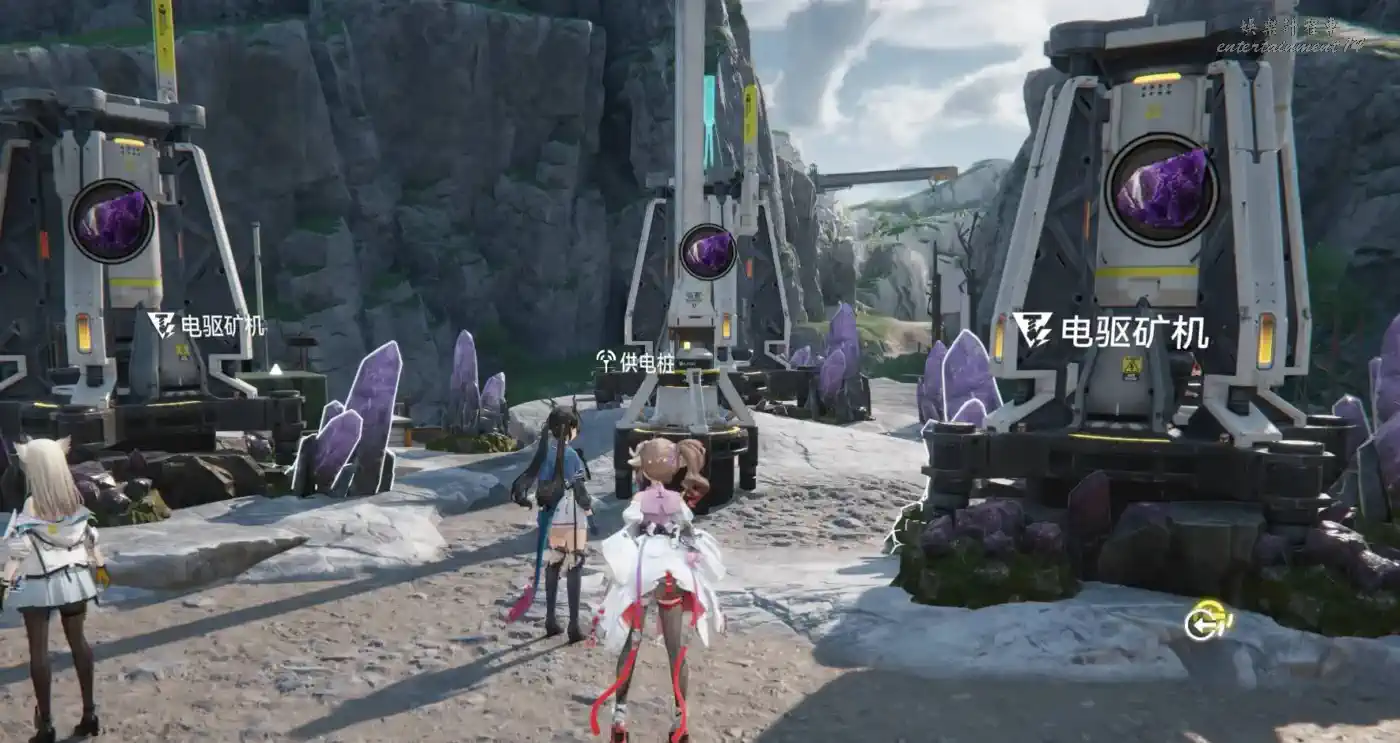
Task: Click the yellow quest waypoint arrow marker
Action: pos(1206,621)
